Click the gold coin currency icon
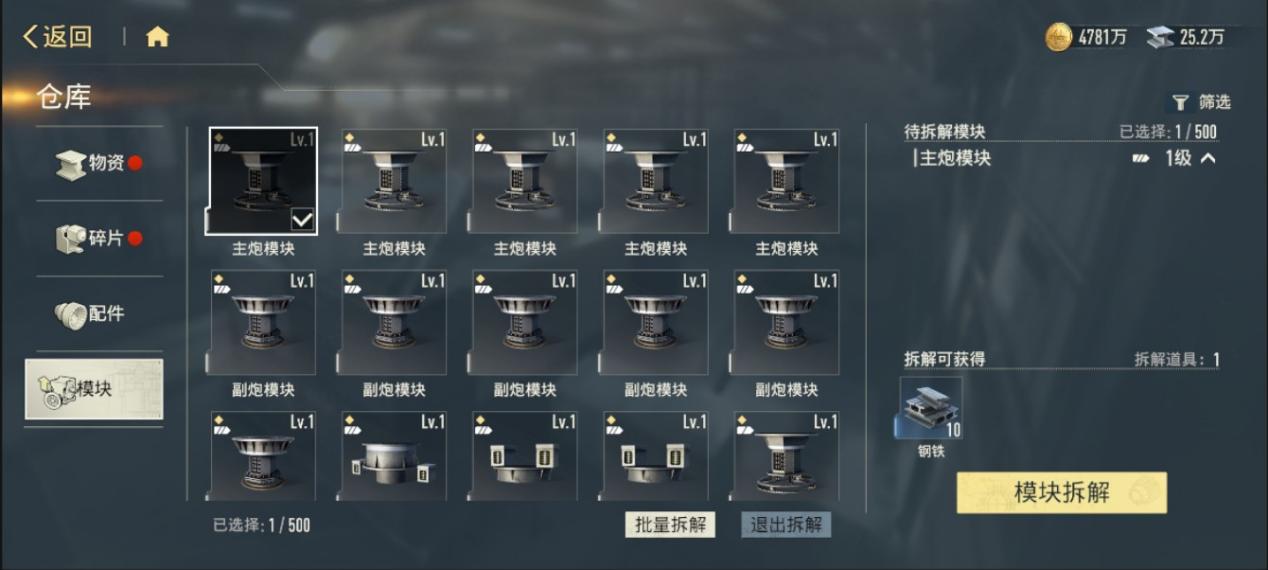The width and height of the screenshot is (1268, 570). coord(1059,37)
